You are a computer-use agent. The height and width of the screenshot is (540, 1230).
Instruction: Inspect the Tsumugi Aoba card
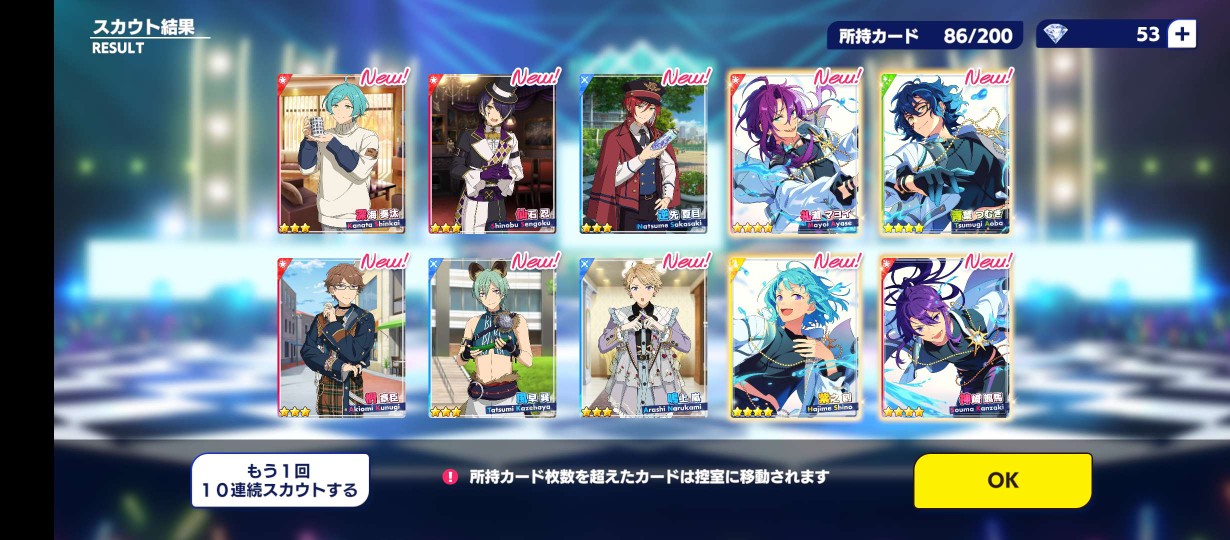click(946, 153)
